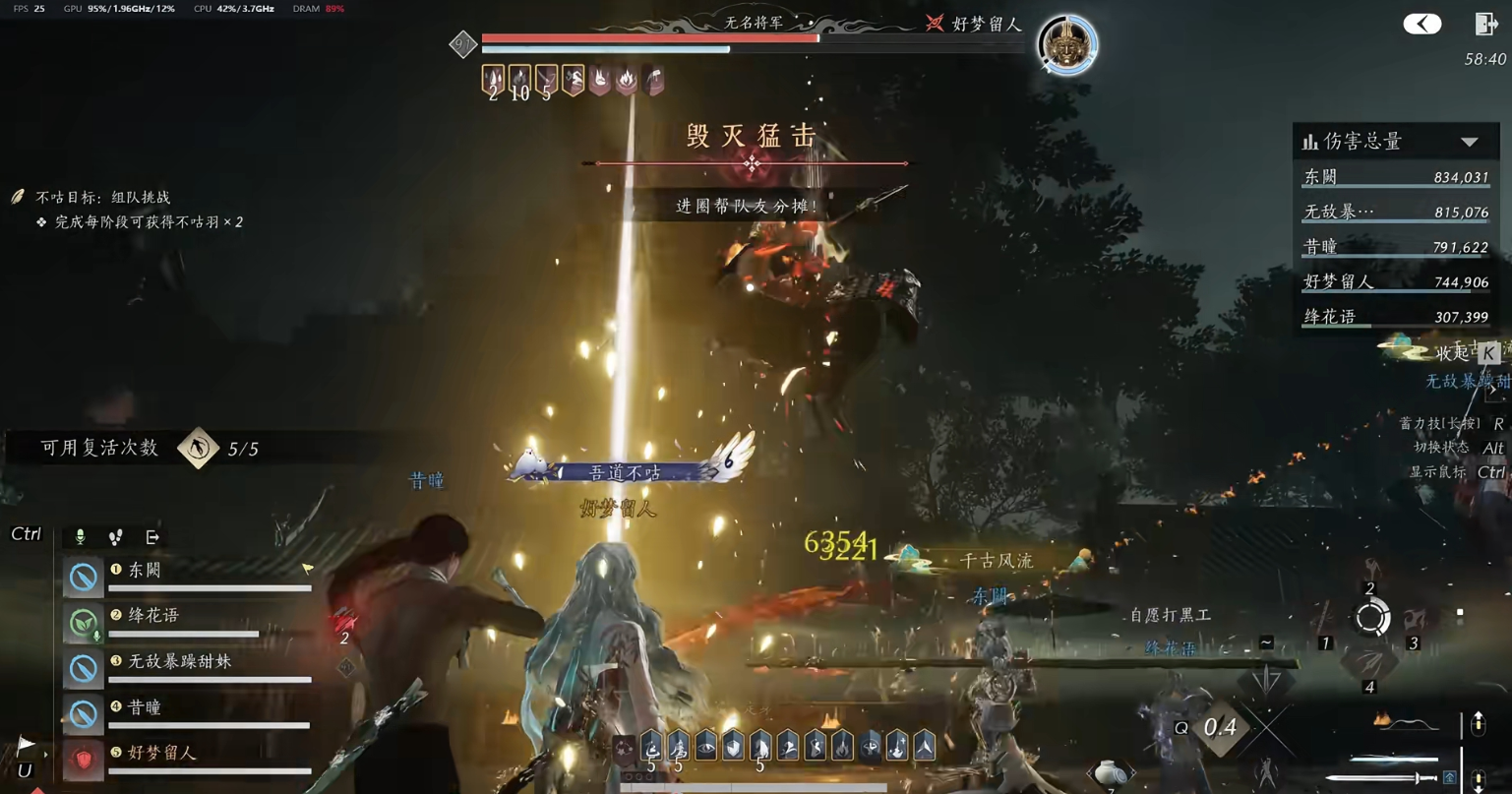Click the circular ring skill icon
1512x794 pixels.
(x=1371, y=618)
